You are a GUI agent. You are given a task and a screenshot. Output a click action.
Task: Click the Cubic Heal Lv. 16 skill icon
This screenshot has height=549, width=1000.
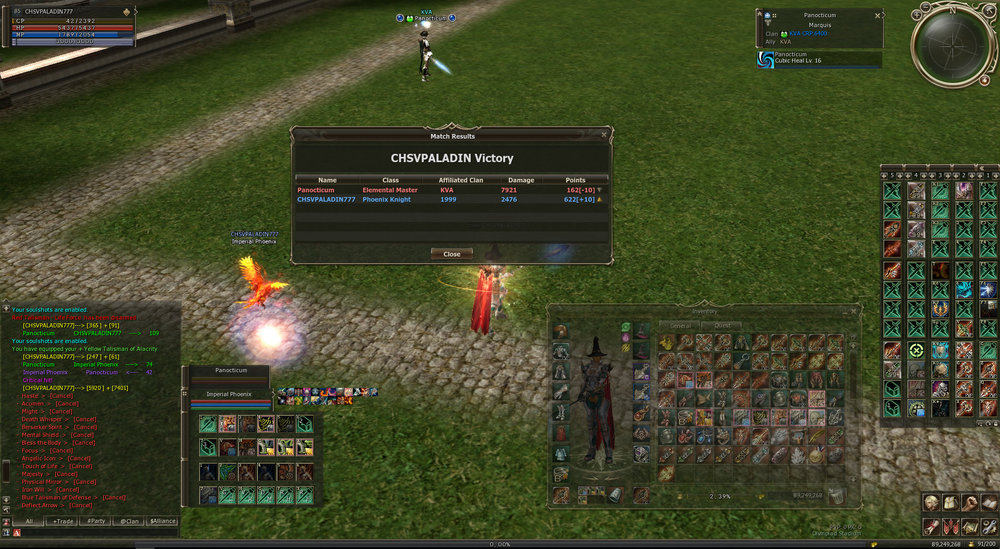click(767, 58)
